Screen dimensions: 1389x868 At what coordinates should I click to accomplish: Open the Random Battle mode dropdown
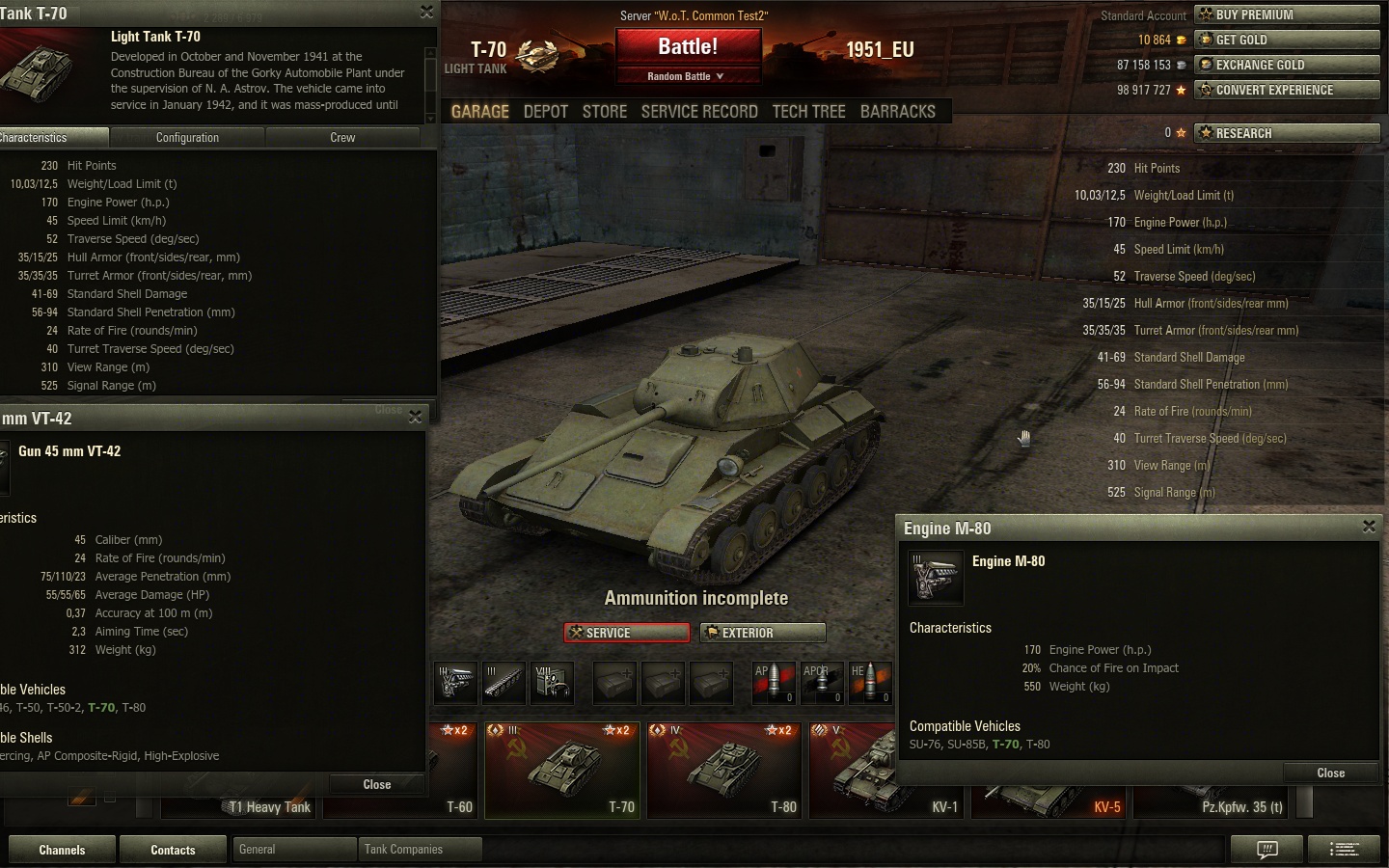(x=686, y=76)
